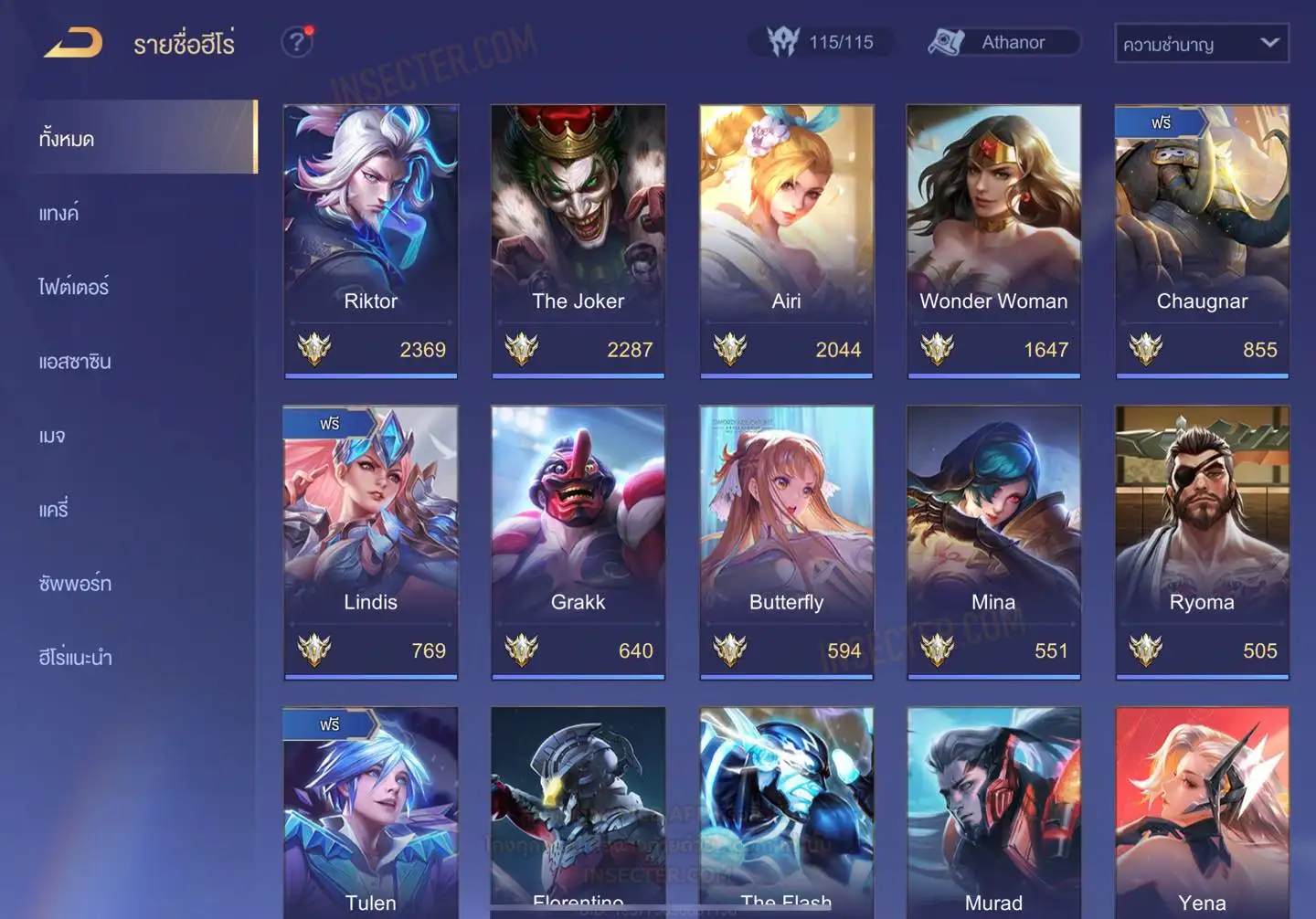Open the Grakk hero card

[x=578, y=541]
